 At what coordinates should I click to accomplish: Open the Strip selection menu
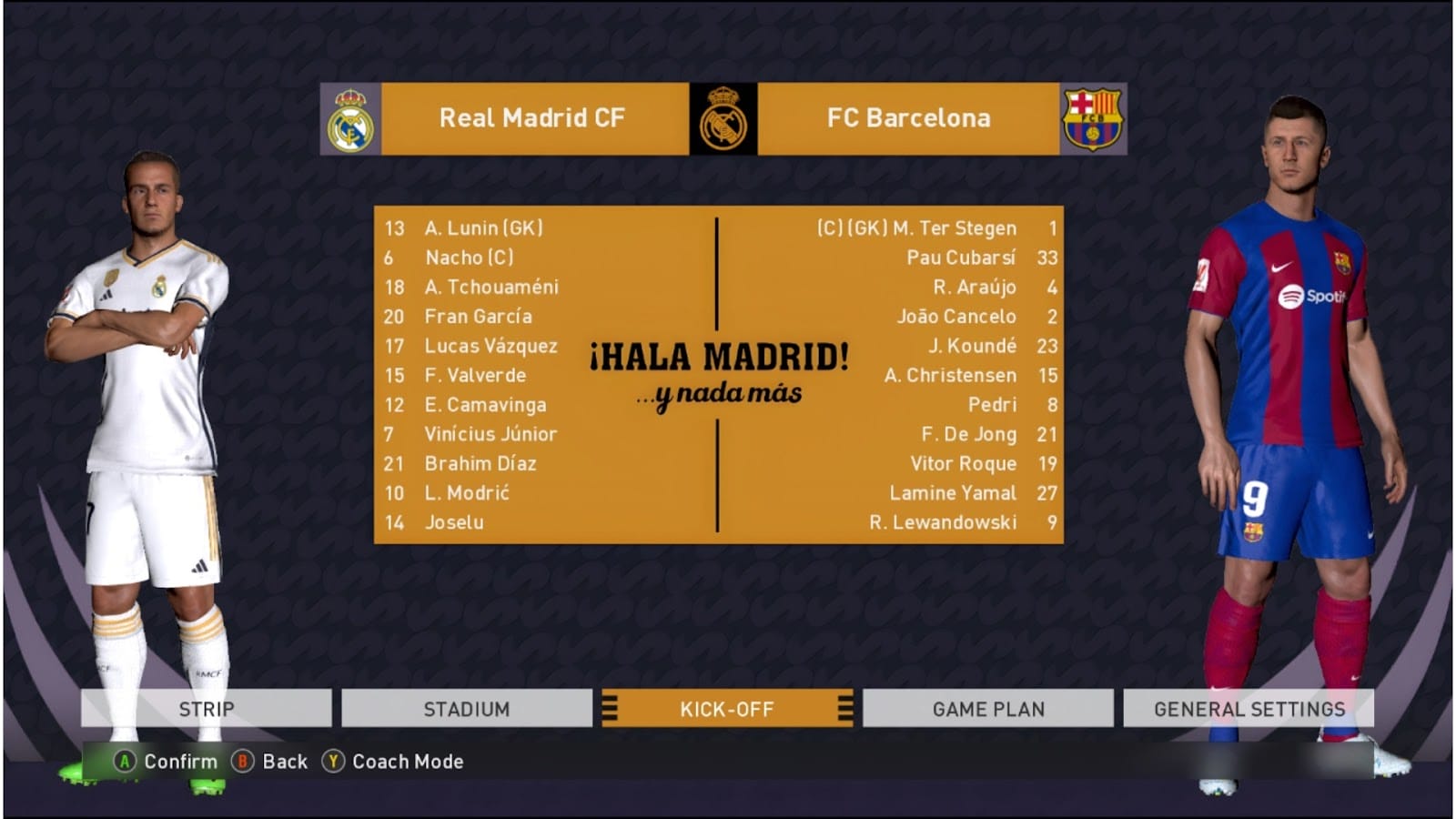click(207, 709)
